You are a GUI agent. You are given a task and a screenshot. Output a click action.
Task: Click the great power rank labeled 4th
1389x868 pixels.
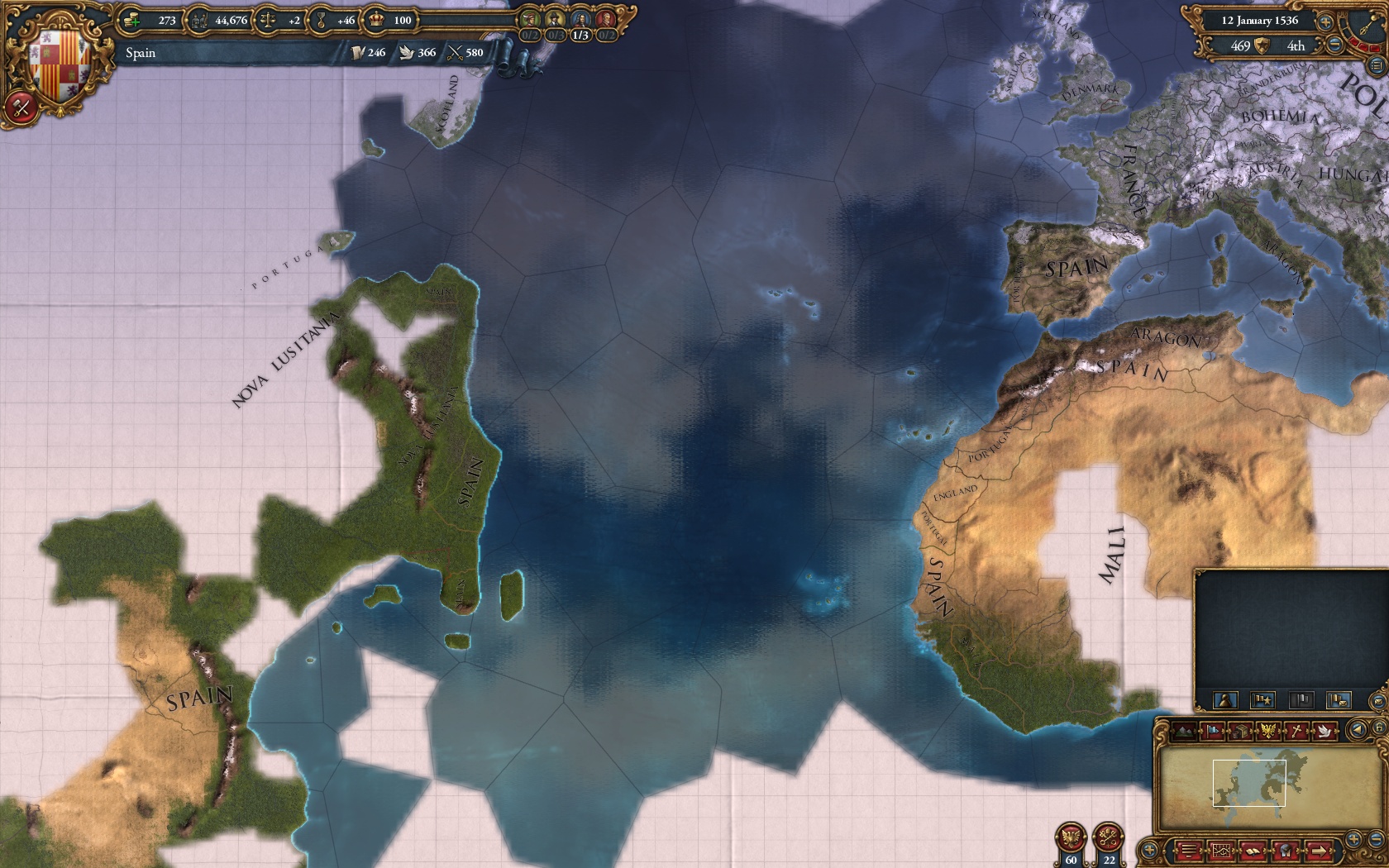[1296, 47]
